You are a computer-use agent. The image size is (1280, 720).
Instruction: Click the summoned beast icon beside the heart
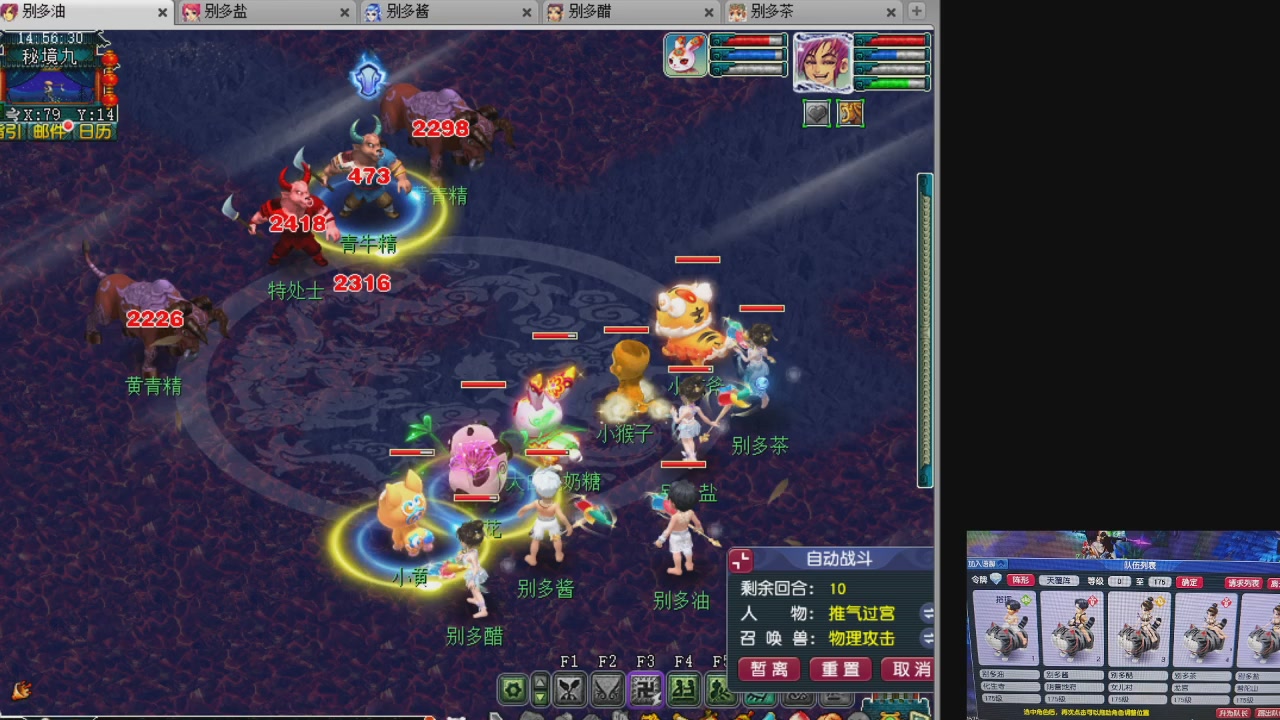click(851, 113)
